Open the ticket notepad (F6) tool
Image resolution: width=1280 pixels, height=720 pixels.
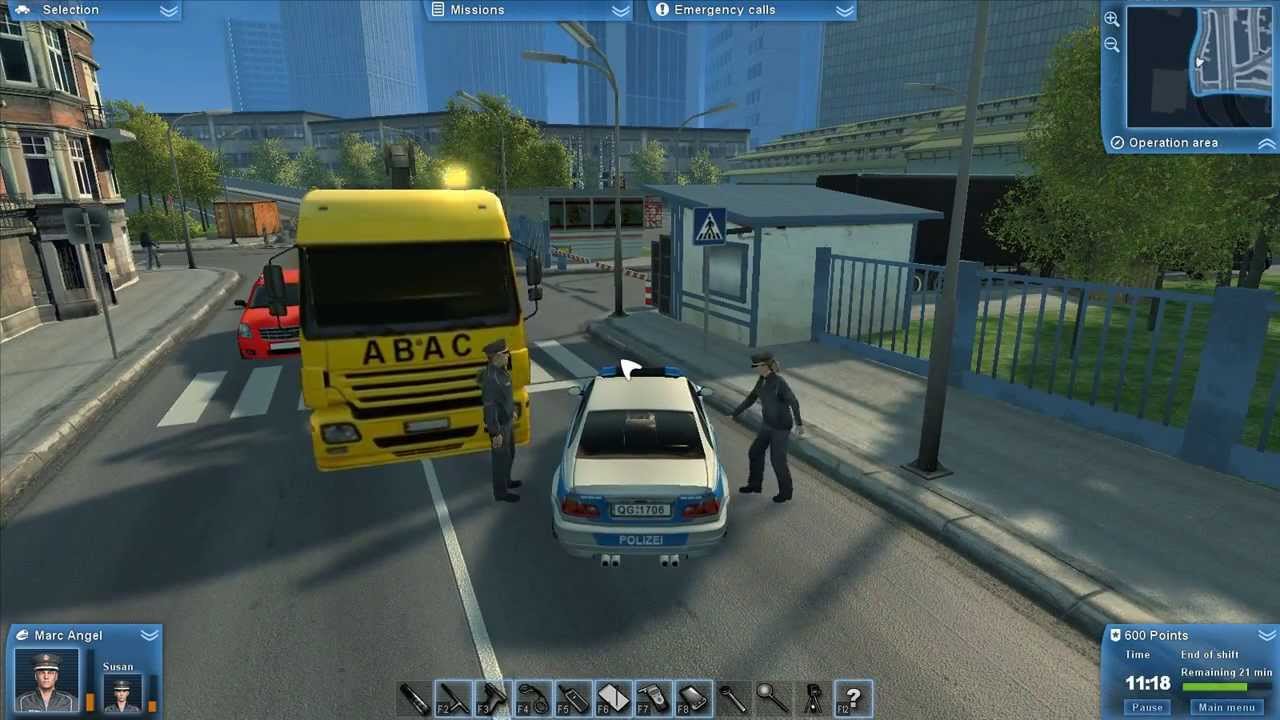point(613,697)
